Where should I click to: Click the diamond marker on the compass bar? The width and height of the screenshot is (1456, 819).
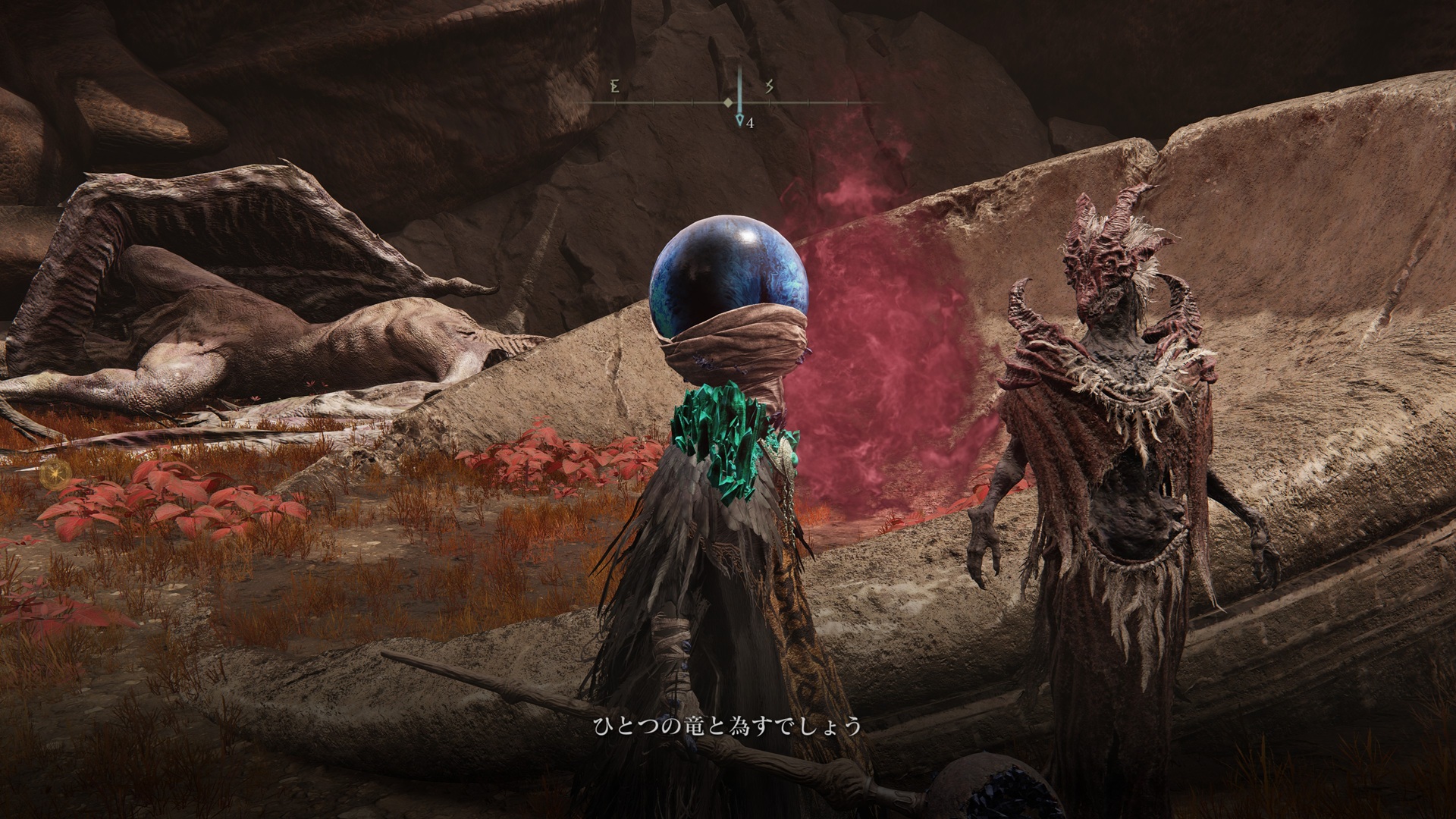[x=728, y=102]
